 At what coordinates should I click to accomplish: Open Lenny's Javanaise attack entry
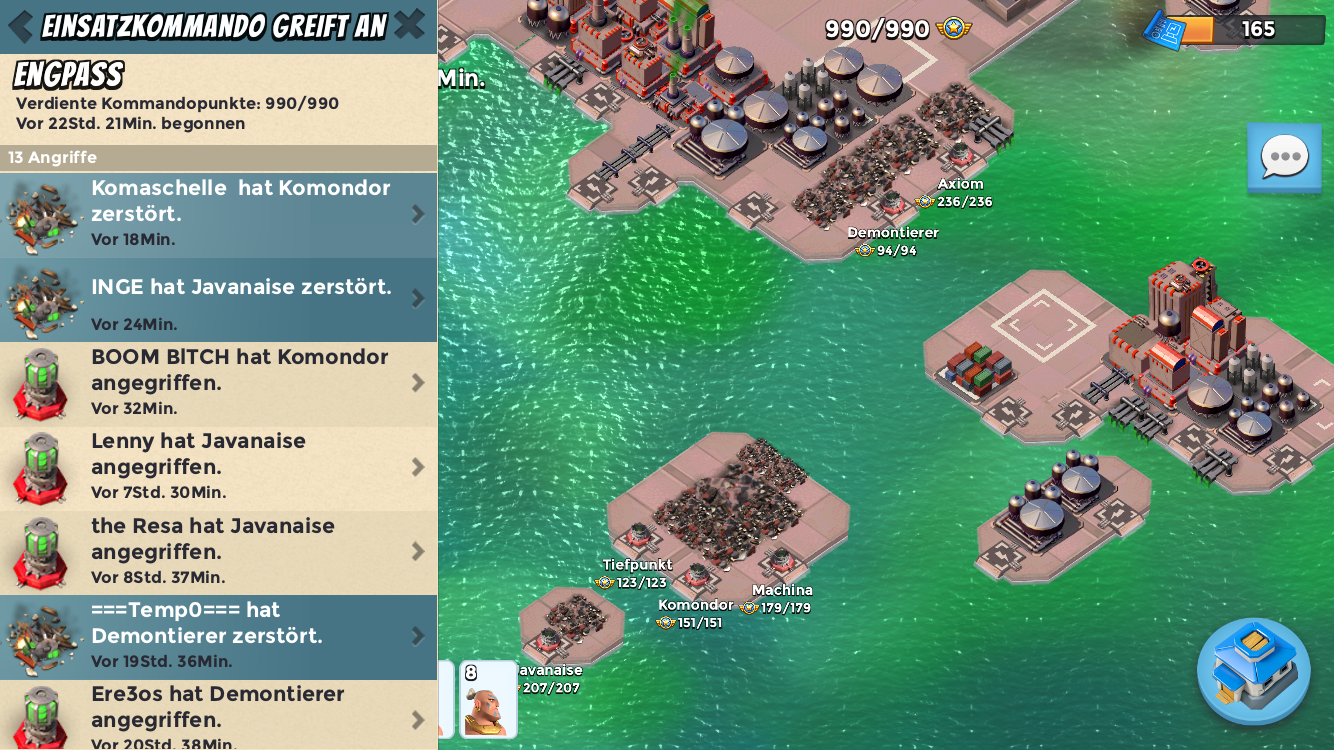click(218, 467)
